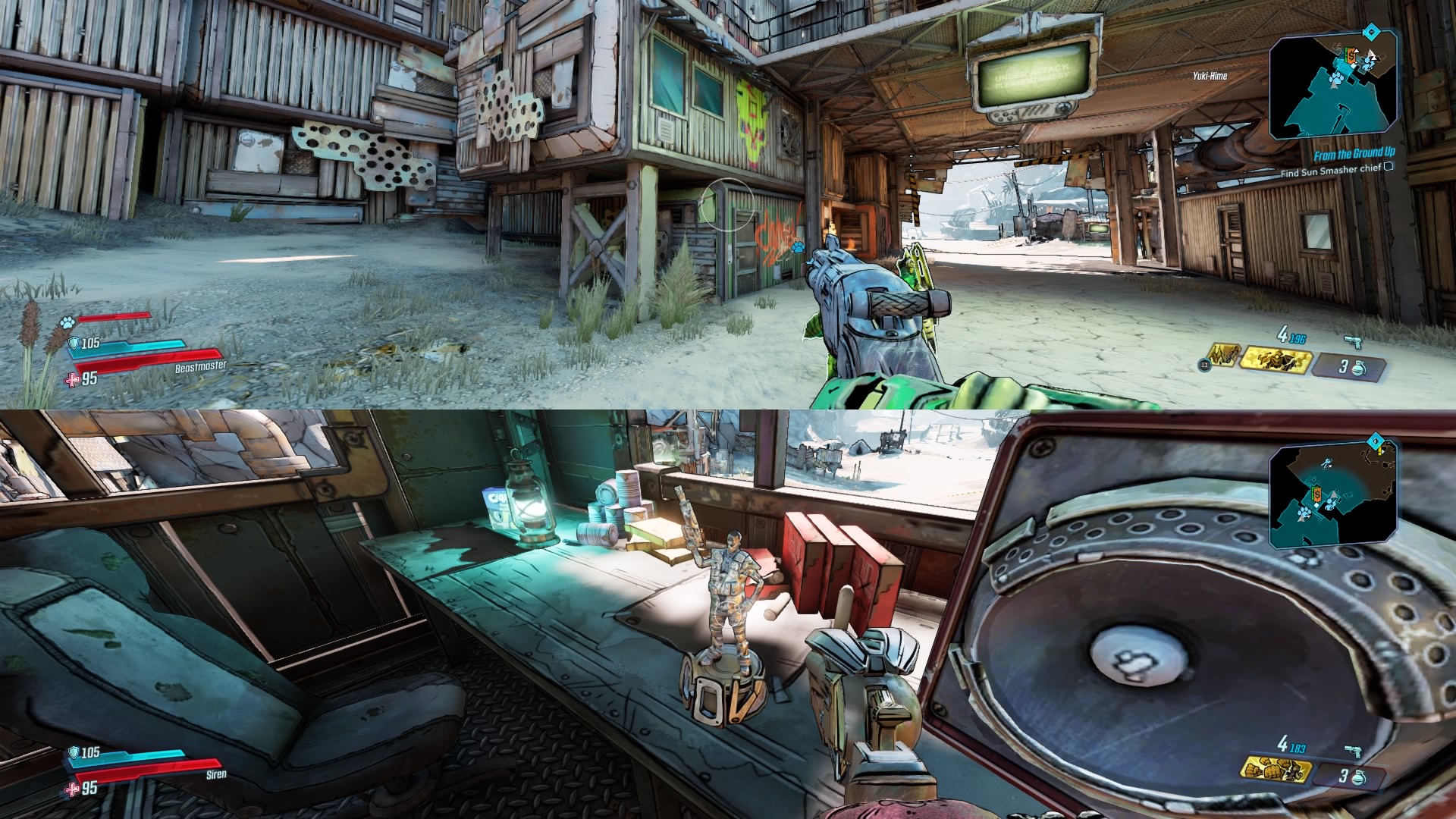Open the From the Ground Up quest title

(1355, 153)
